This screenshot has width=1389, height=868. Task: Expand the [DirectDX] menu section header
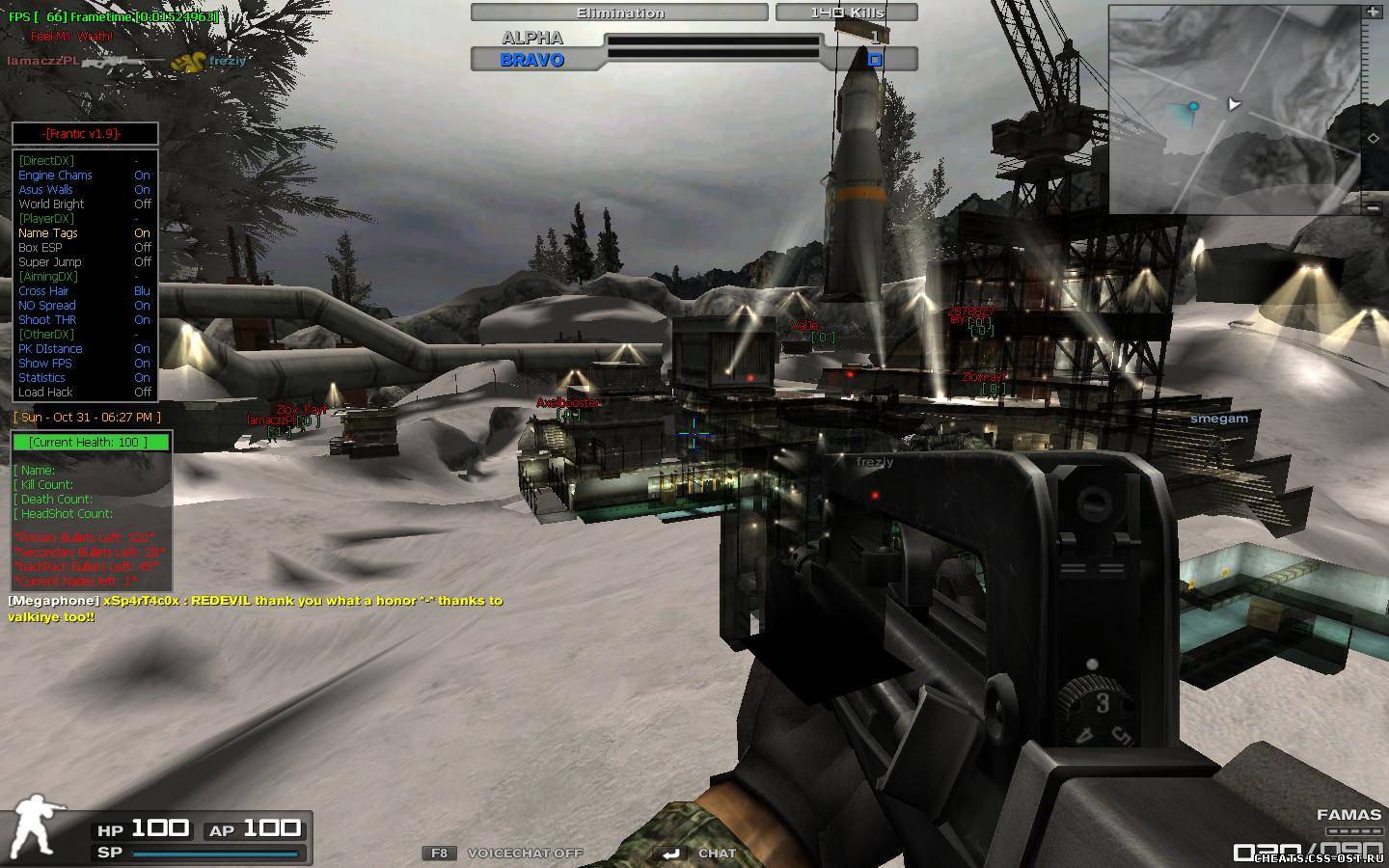pyautogui.click(x=46, y=161)
